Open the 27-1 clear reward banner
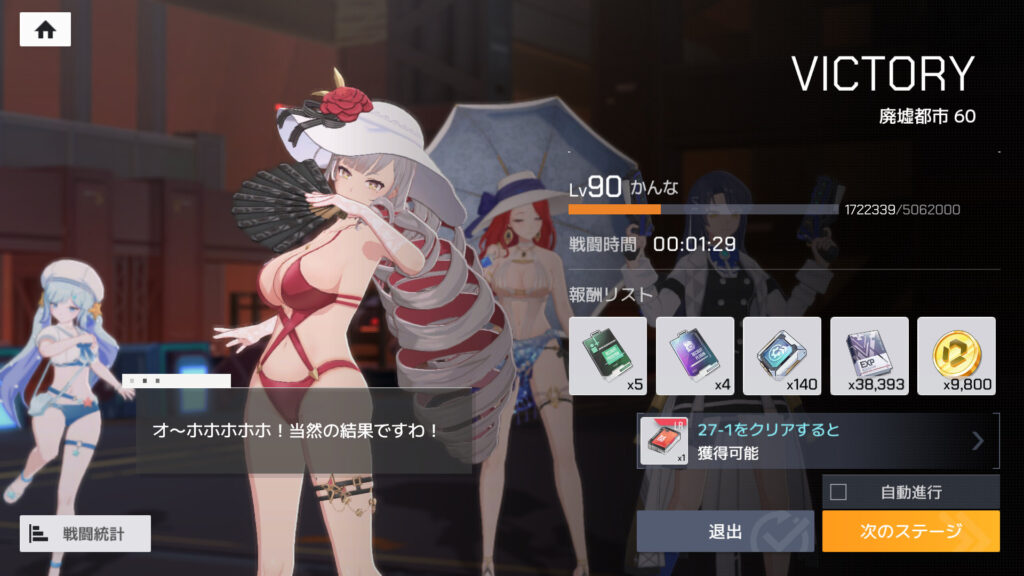Viewport: 1024px width, 576px height. pyautogui.click(x=818, y=441)
